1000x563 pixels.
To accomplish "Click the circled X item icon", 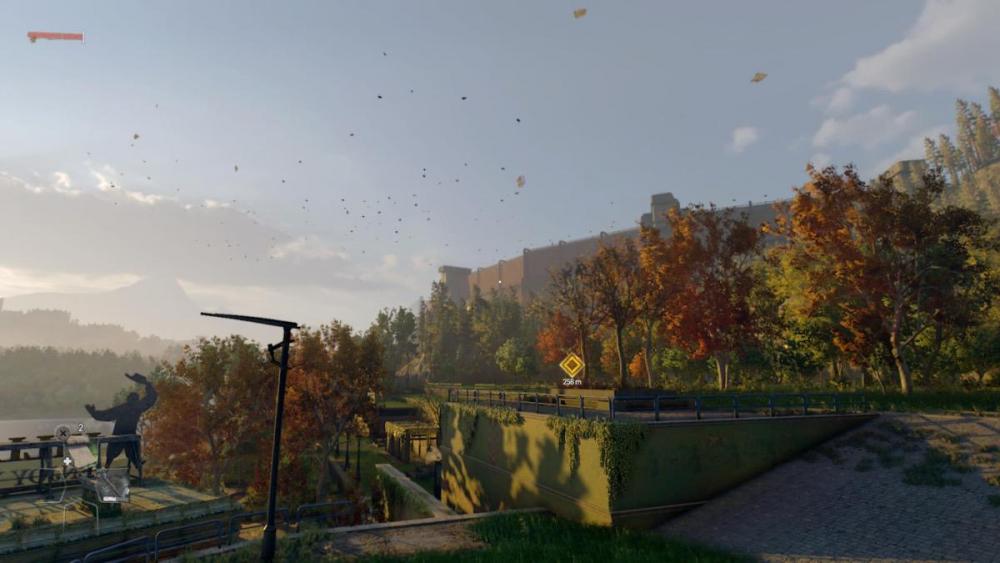I will point(63,432).
